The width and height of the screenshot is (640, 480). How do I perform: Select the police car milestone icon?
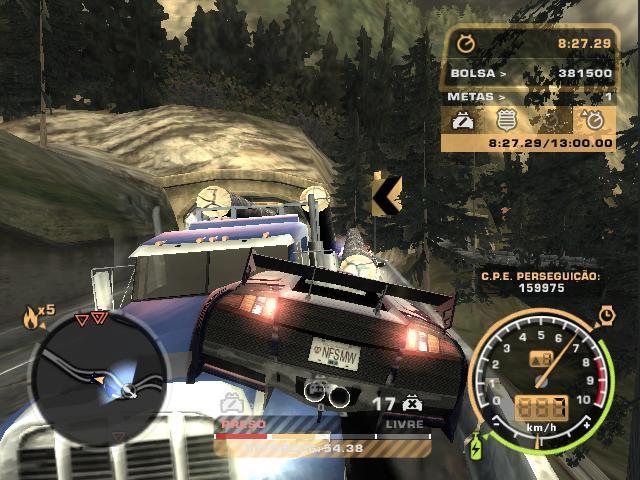pos(464,121)
